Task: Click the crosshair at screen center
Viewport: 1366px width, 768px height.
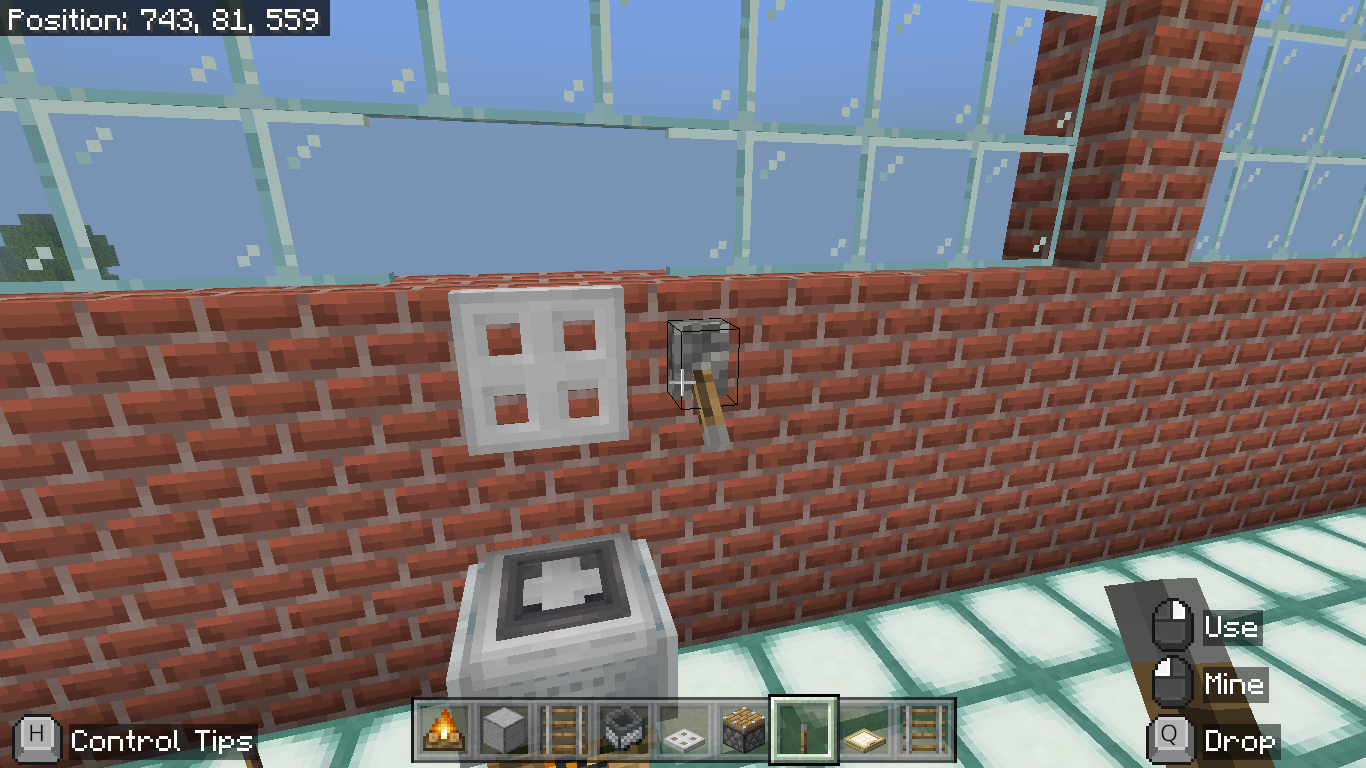Action: click(x=683, y=384)
